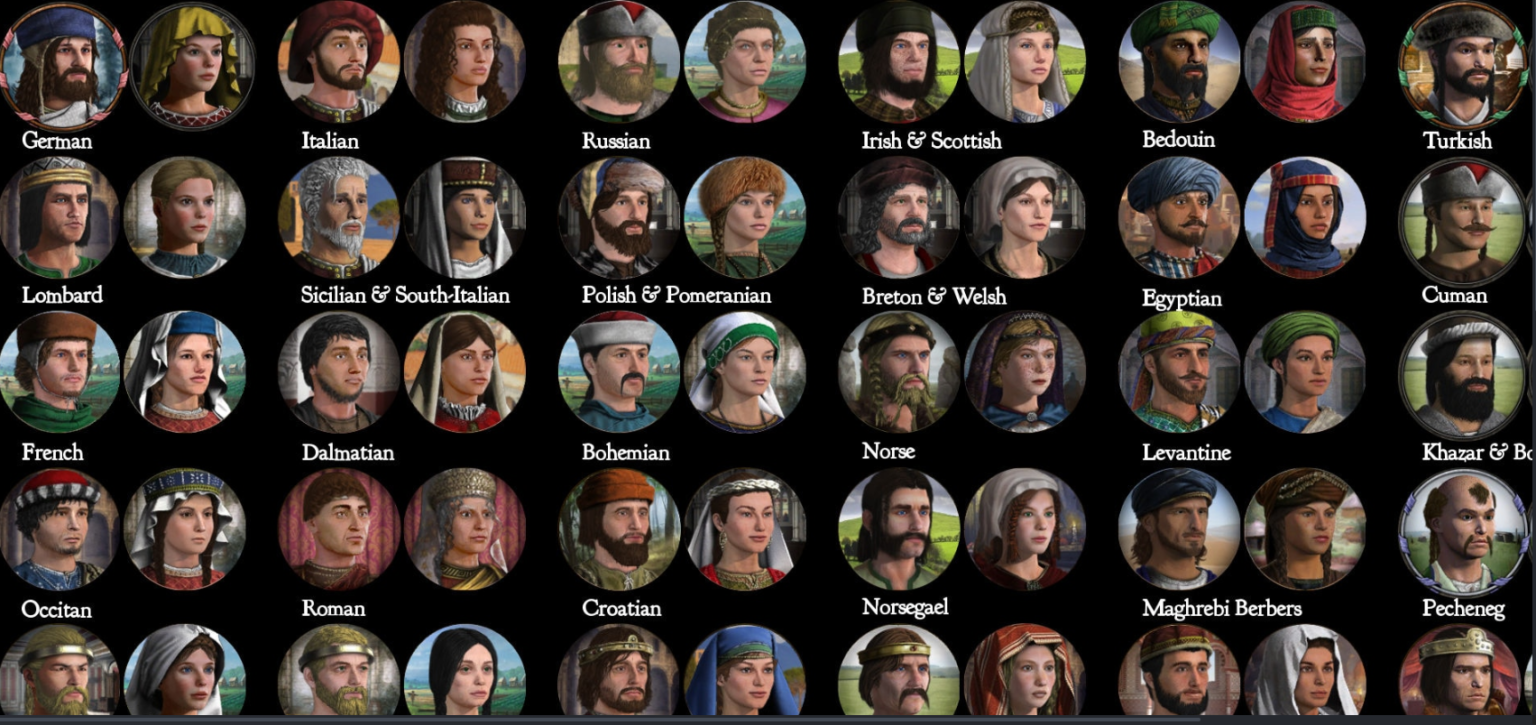Select the Dalmatian male portrait

pyautogui.click(x=338, y=373)
